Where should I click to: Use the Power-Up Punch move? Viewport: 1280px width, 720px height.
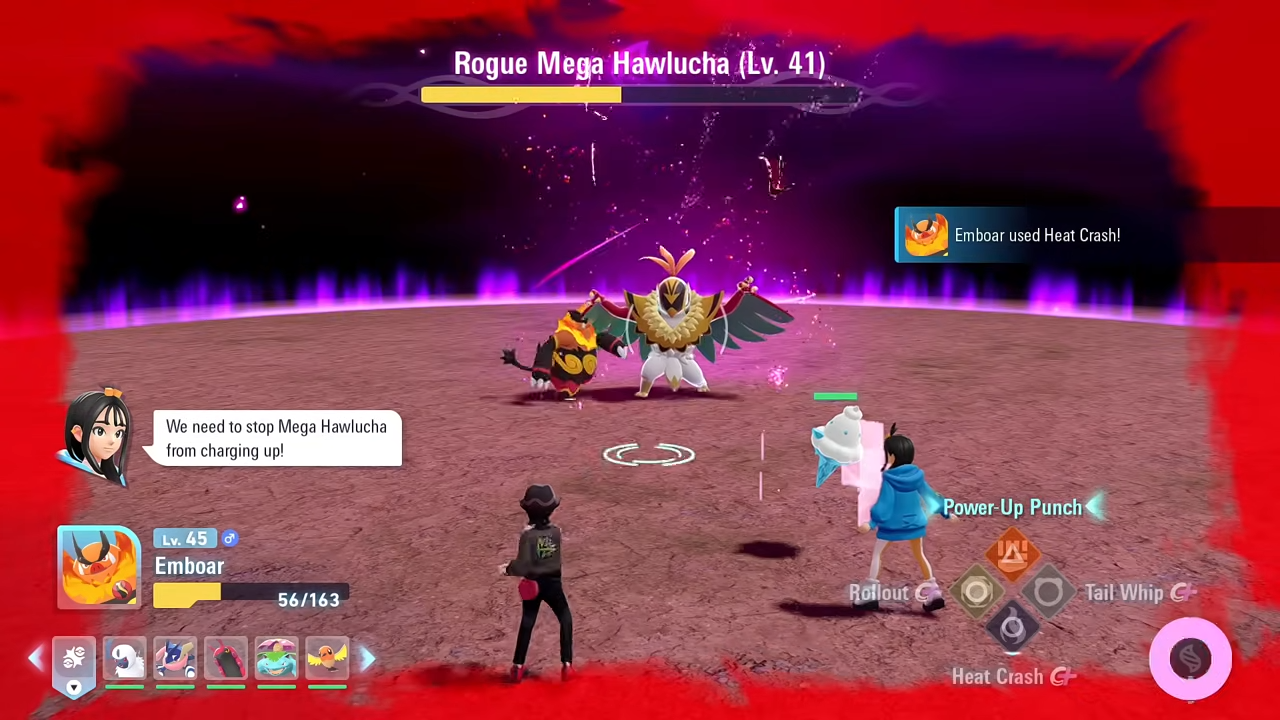pos(1012,554)
